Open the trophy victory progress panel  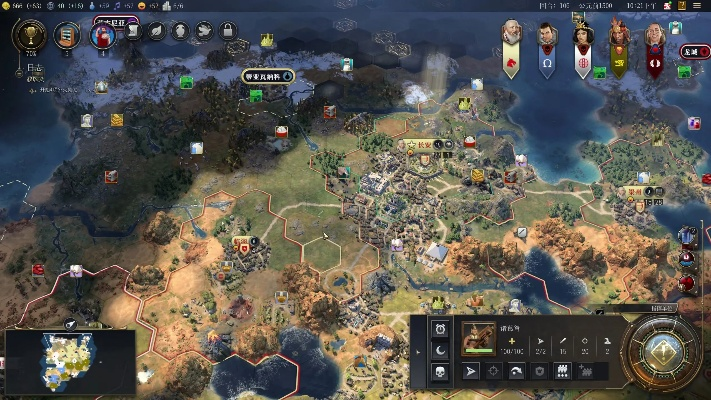pyautogui.click(x=29, y=36)
